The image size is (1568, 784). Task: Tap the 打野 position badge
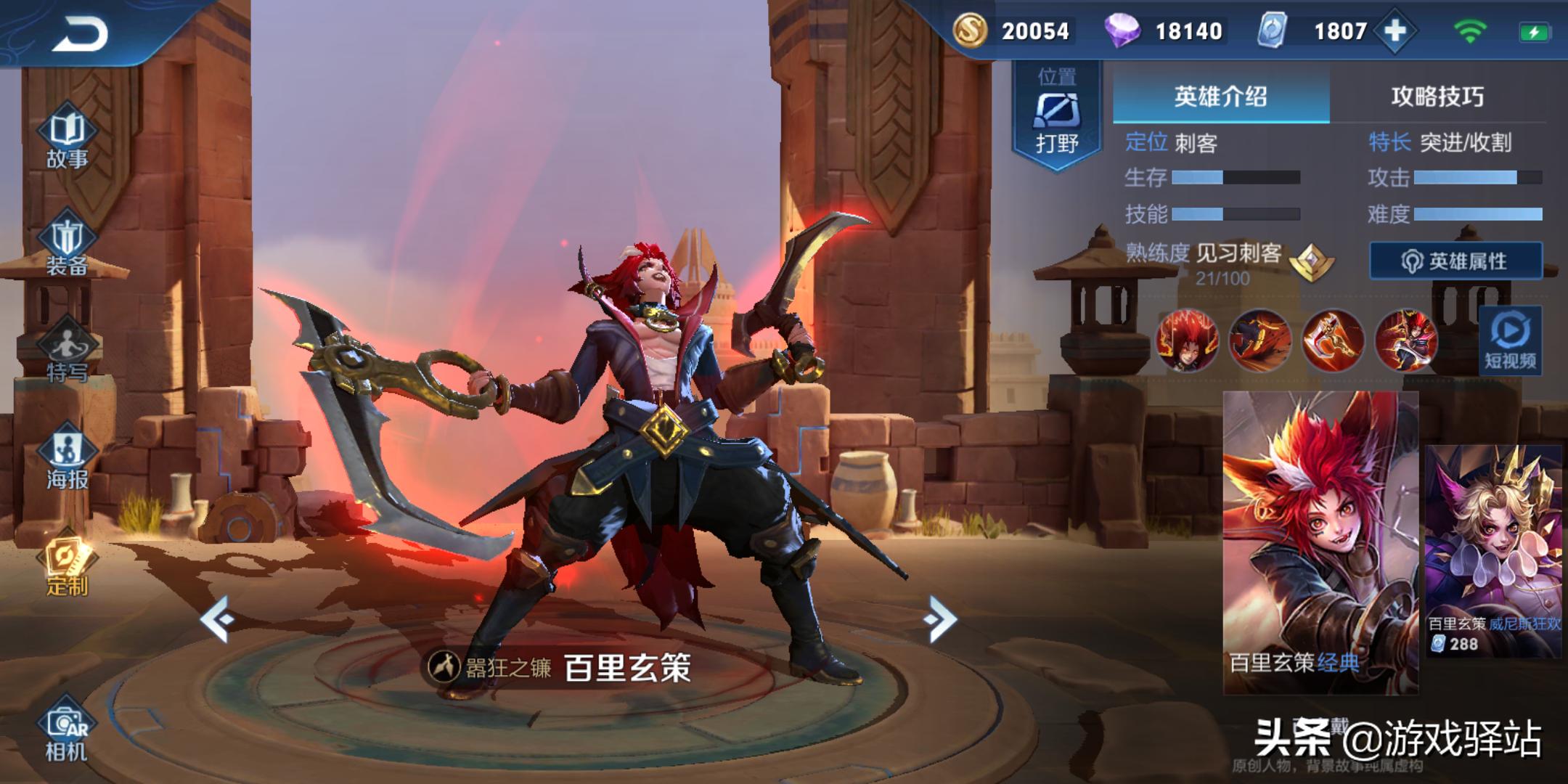[x=1057, y=116]
